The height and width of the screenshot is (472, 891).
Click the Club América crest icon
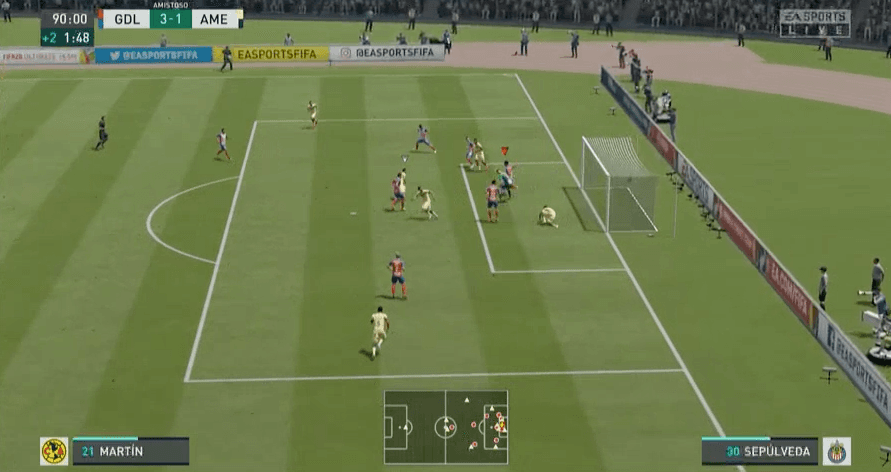(x=54, y=451)
